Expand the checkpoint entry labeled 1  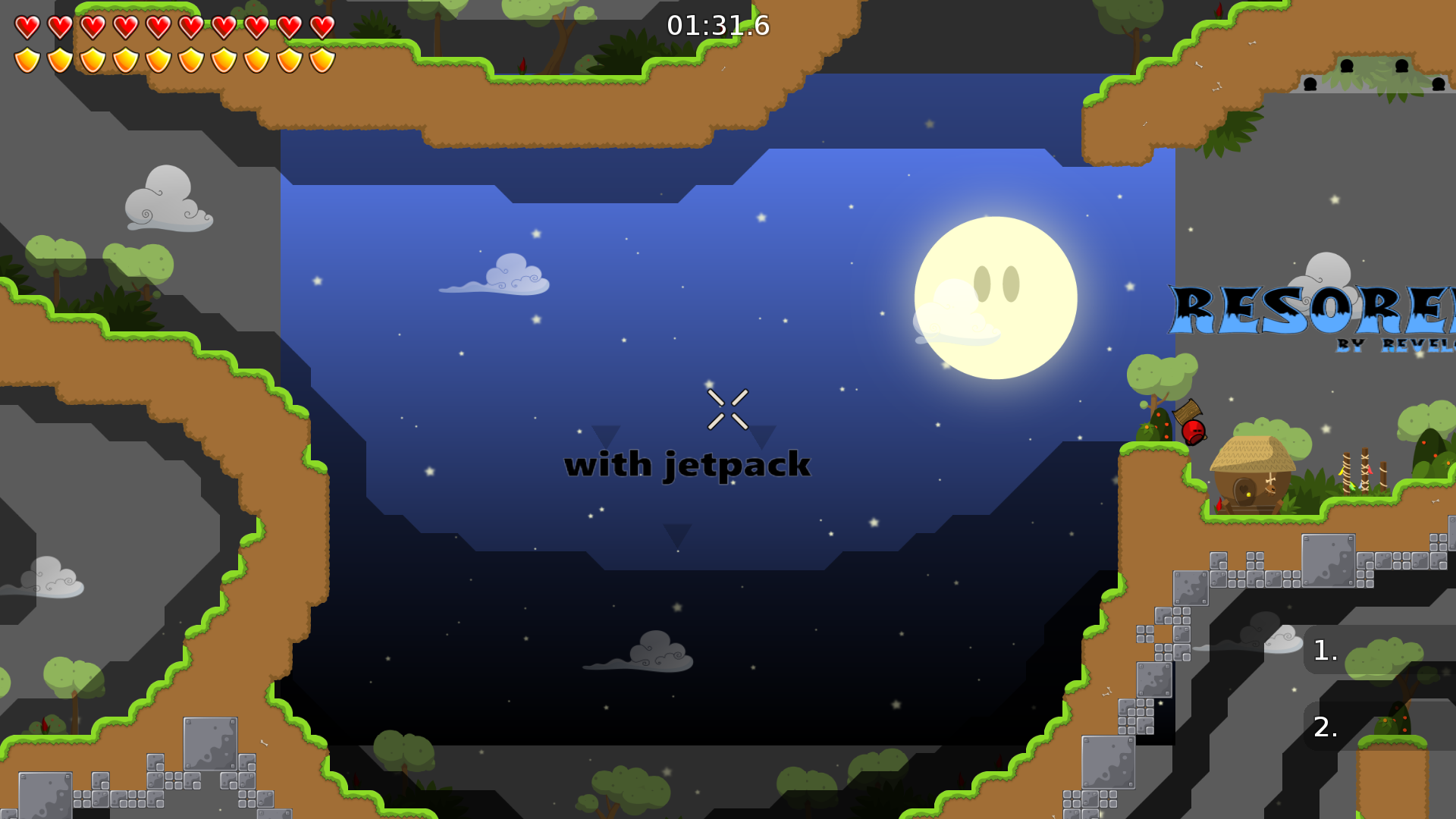pos(1323,651)
